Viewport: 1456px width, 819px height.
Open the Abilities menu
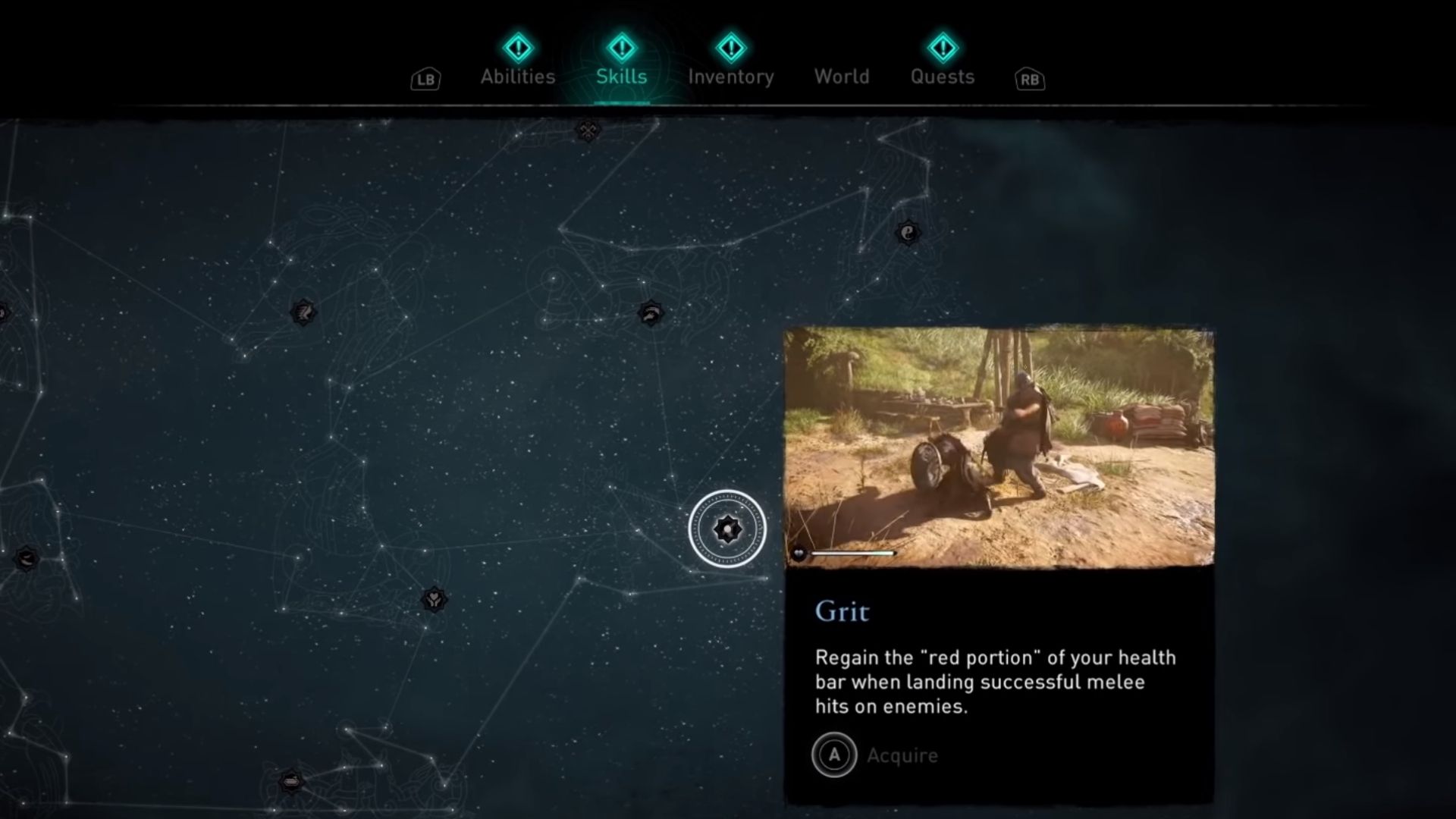(x=516, y=77)
